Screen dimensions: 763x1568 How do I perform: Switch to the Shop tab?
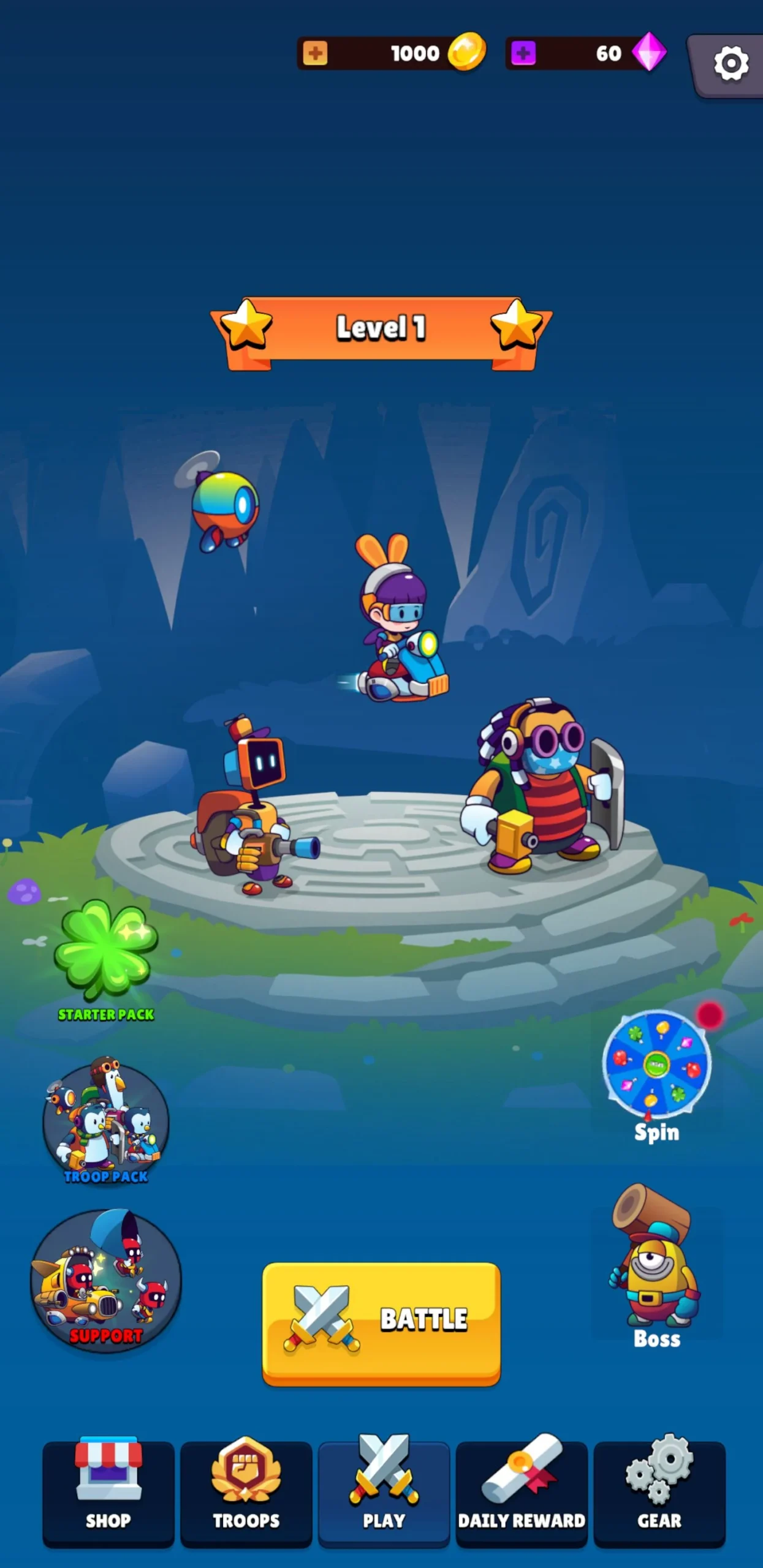click(108, 1492)
